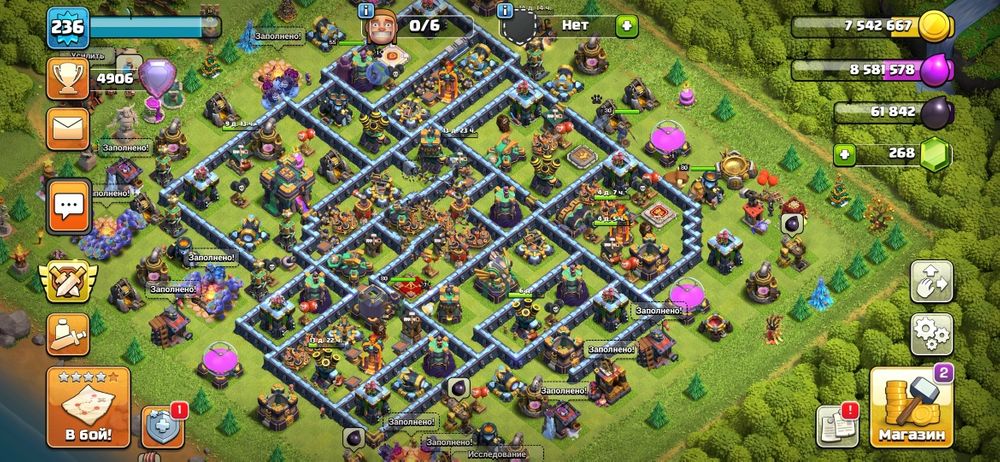The height and width of the screenshot is (462, 1000).
Task: Open the shield info icon beside Нет
Action: [506, 9]
